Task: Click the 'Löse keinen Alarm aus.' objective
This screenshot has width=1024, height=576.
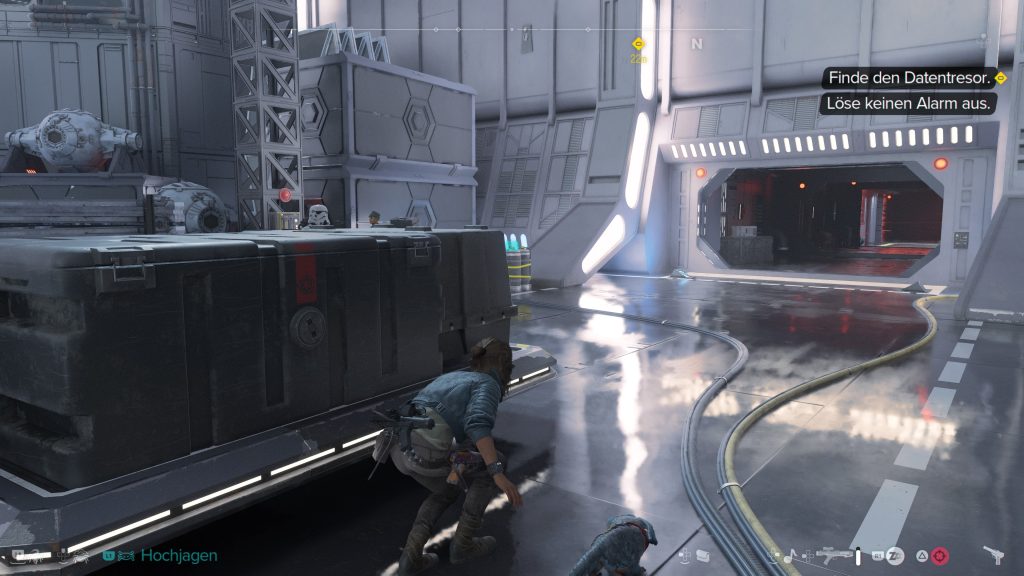Action: 909,103
